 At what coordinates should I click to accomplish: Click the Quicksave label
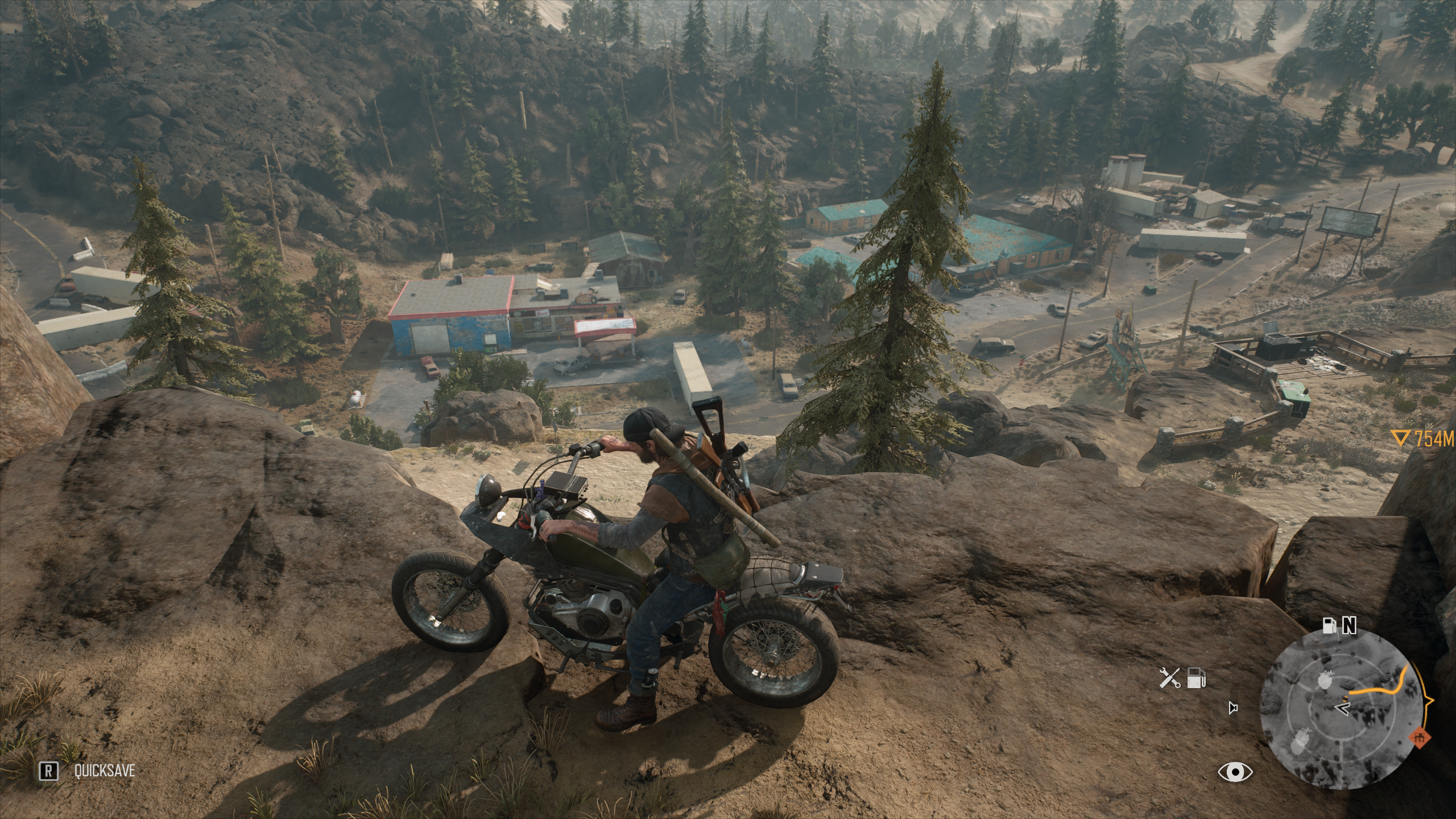104,771
